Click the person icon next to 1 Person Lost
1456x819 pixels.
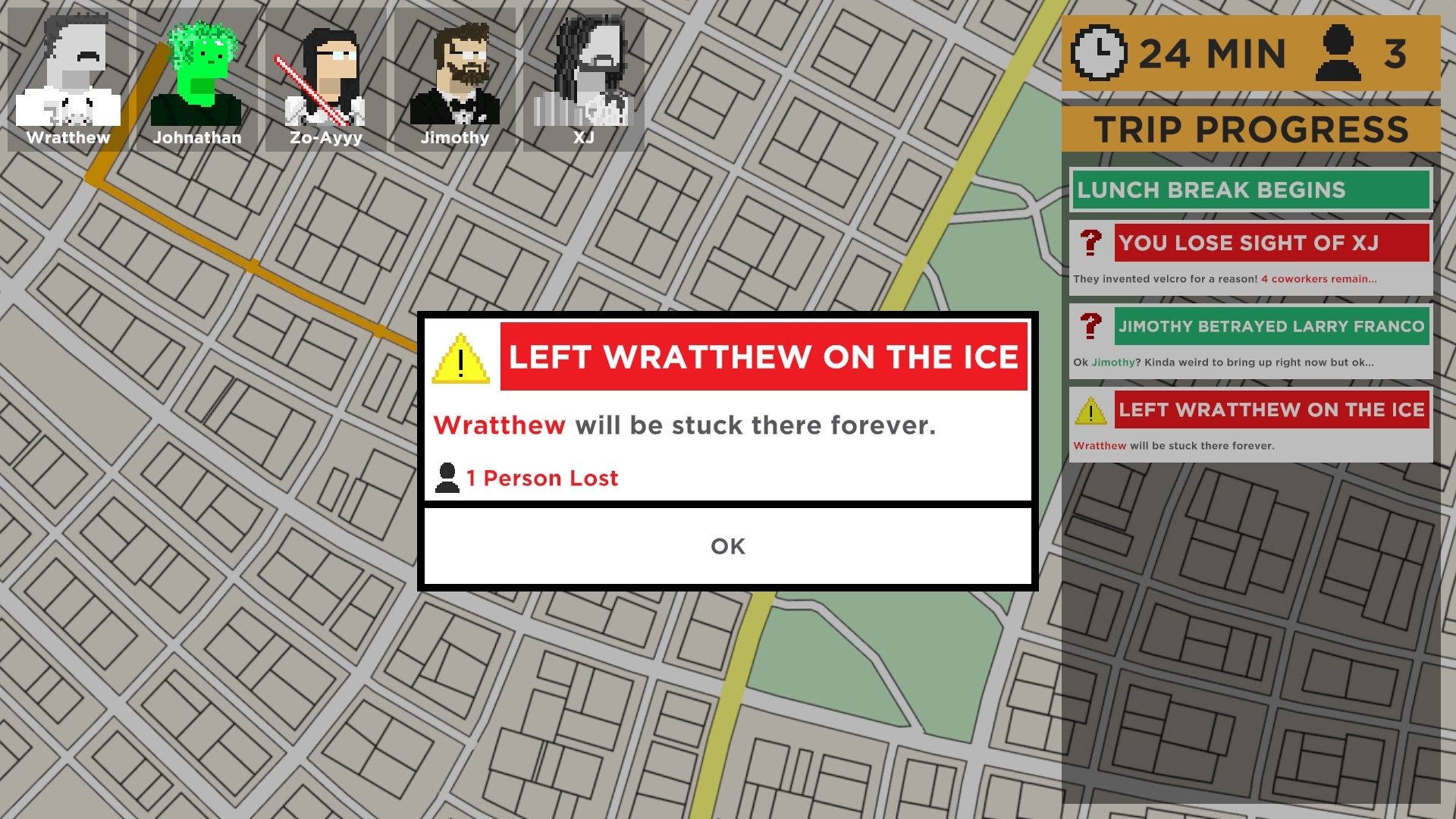click(446, 477)
